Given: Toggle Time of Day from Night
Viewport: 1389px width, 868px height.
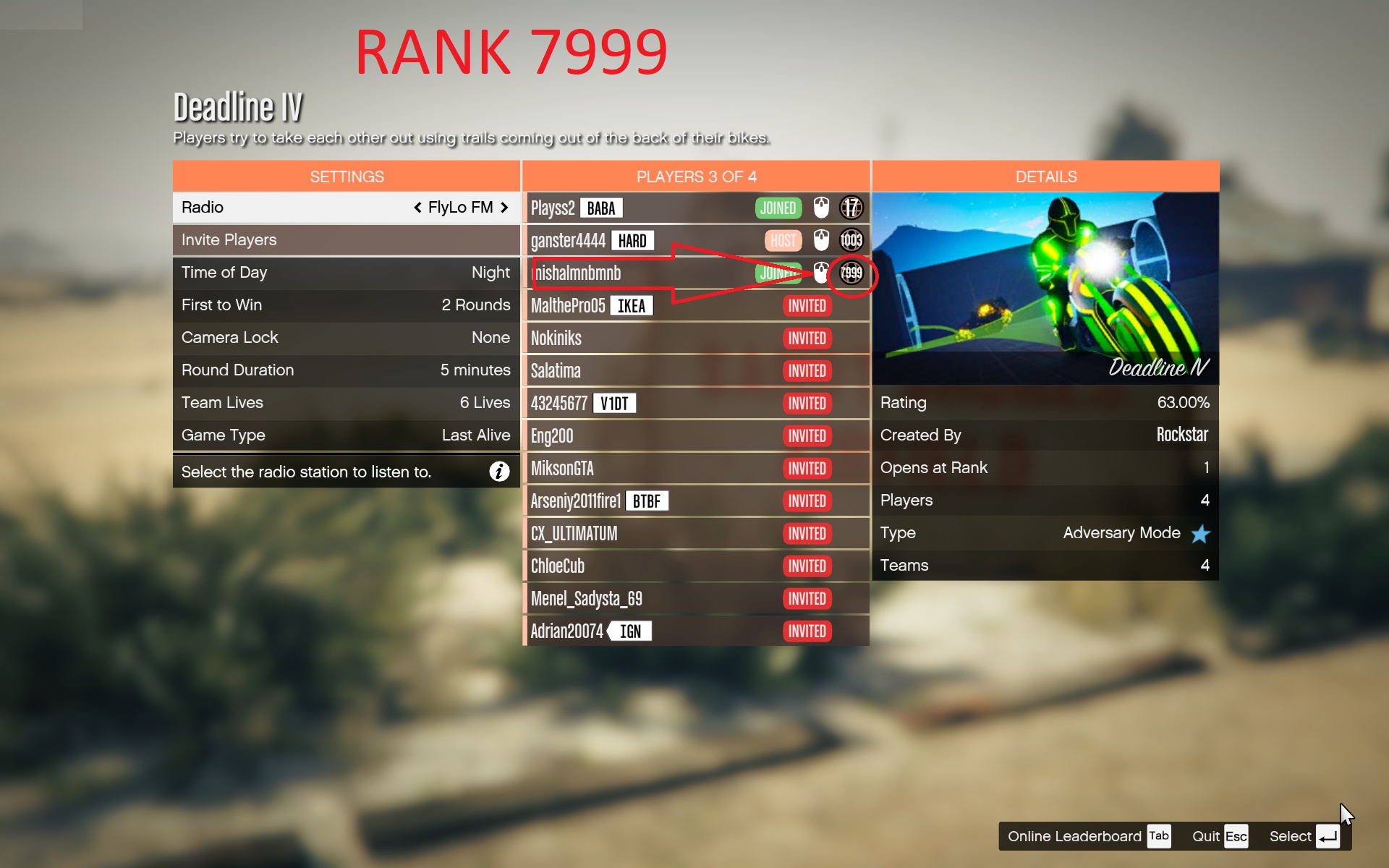Looking at the screenshot, I should (346, 273).
